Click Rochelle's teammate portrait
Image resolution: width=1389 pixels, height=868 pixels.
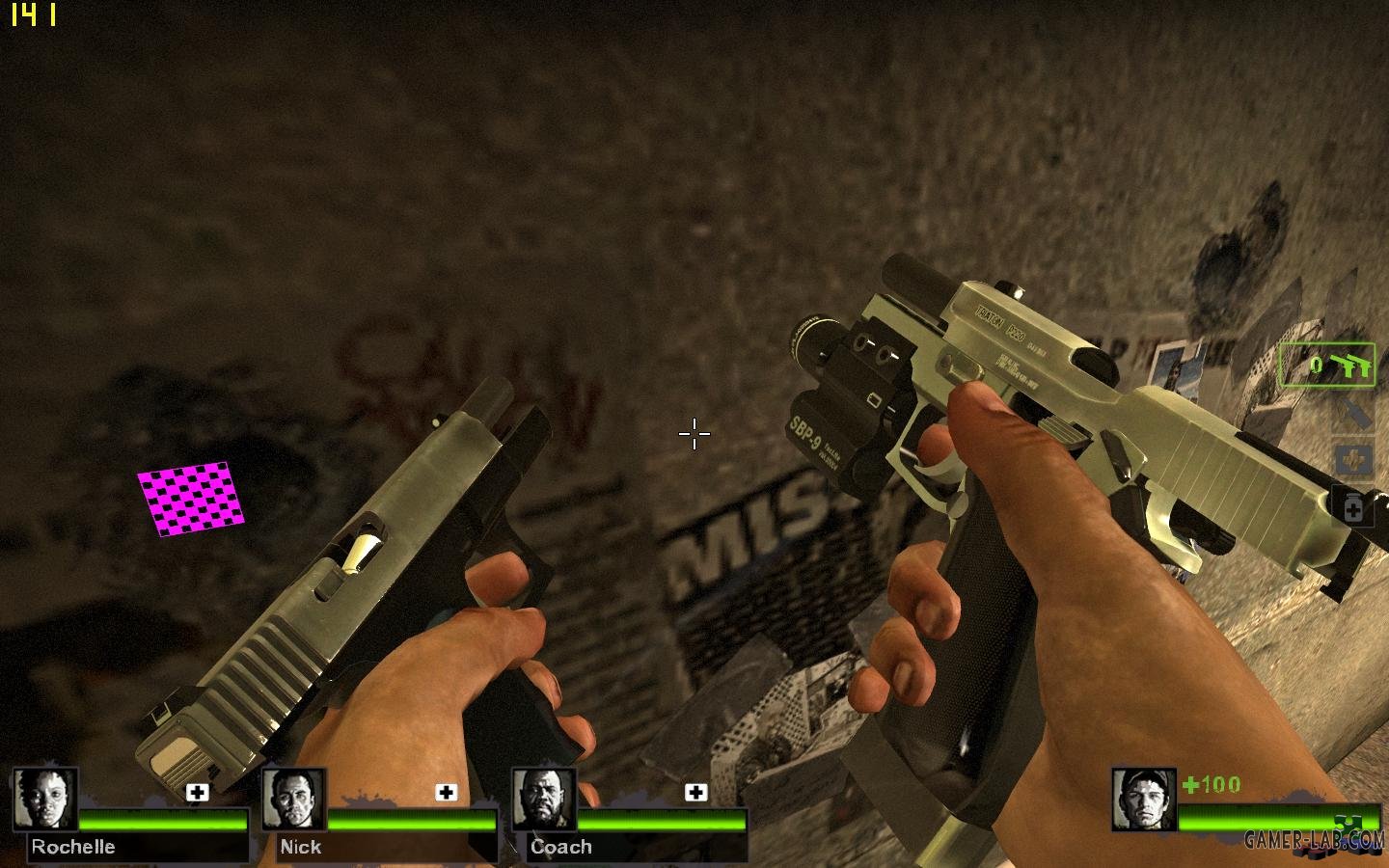(x=45, y=800)
